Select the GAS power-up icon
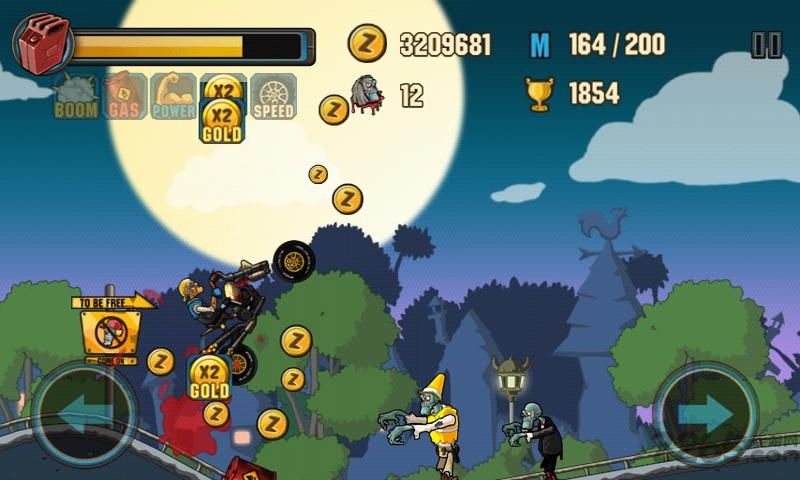This screenshot has width=800, height=480. (x=124, y=97)
